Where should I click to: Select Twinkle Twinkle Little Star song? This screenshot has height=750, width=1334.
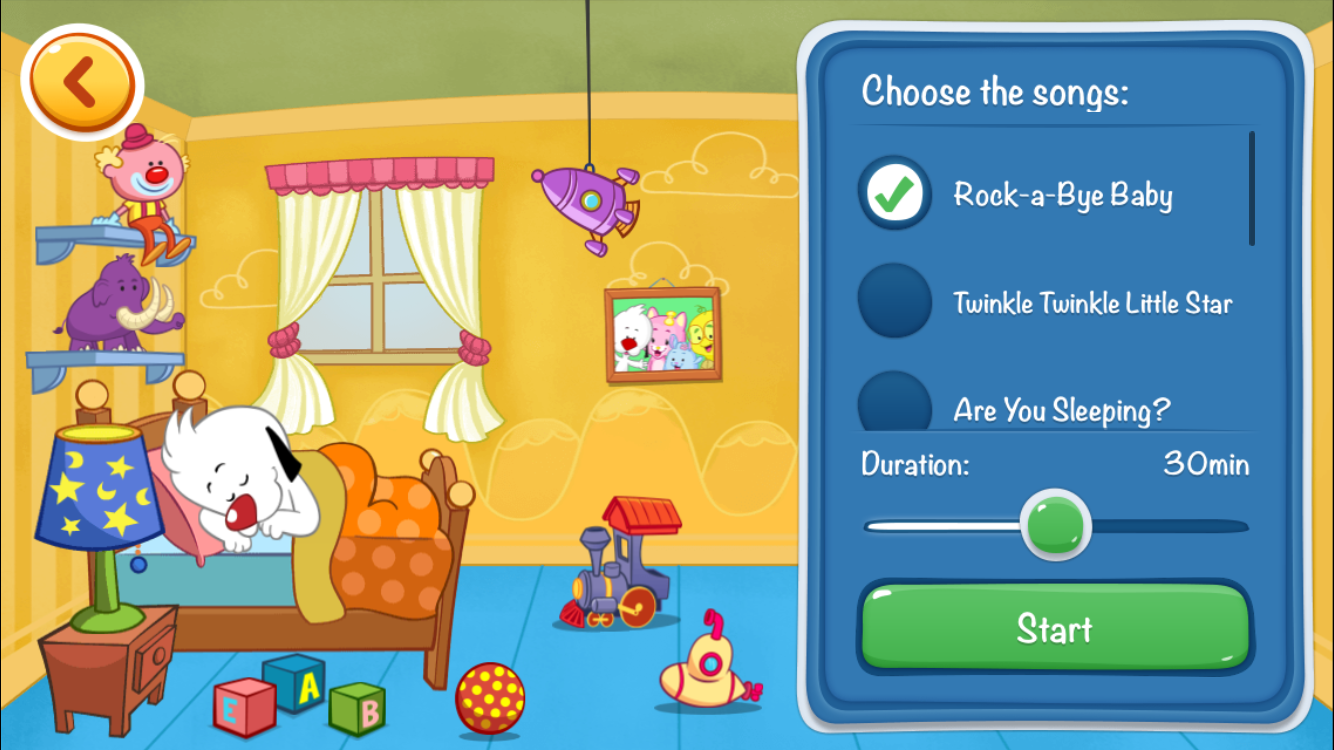[x=893, y=300]
